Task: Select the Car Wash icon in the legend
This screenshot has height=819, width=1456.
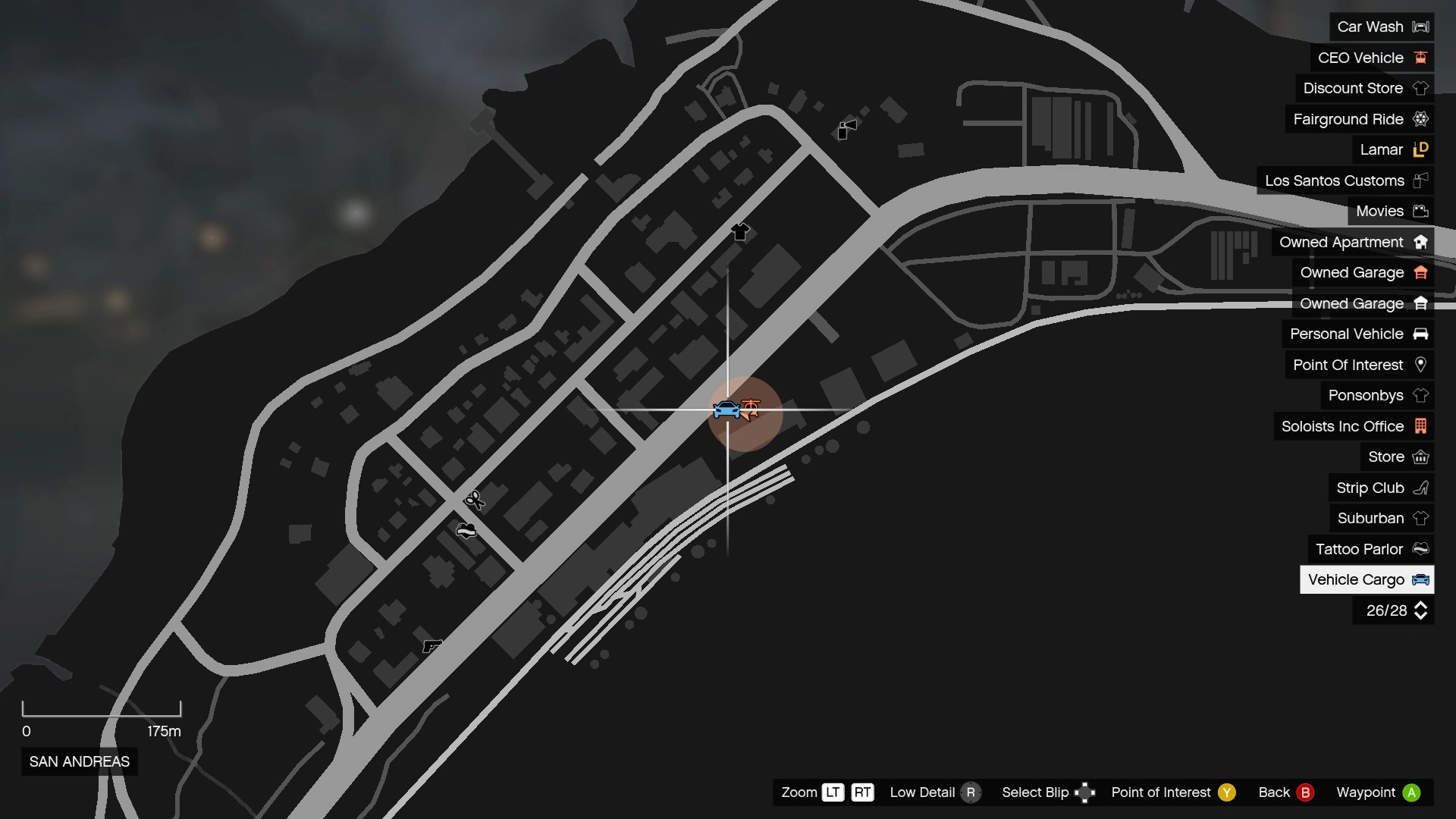Action: (x=1420, y=27)
